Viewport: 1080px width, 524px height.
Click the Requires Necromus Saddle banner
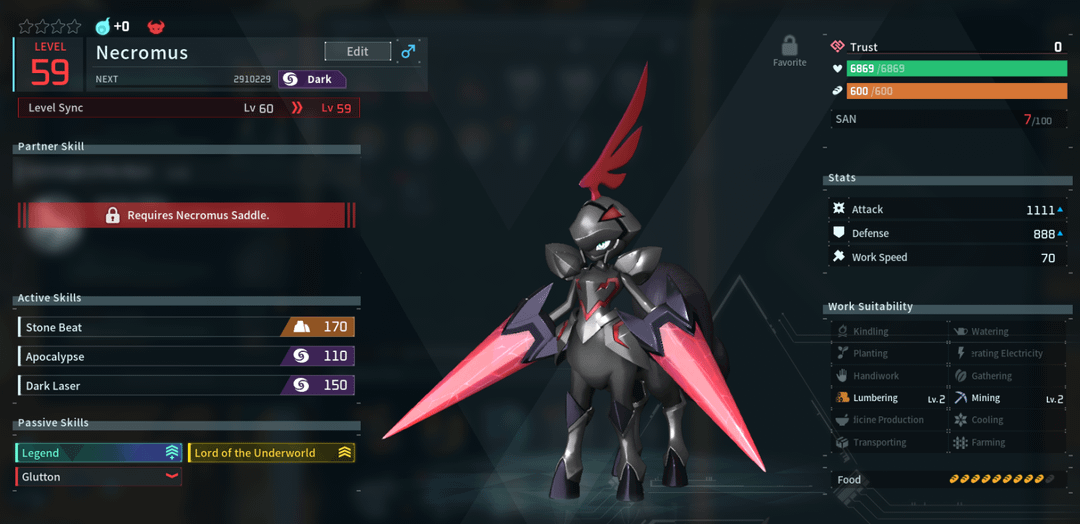[x=187, y=215]
